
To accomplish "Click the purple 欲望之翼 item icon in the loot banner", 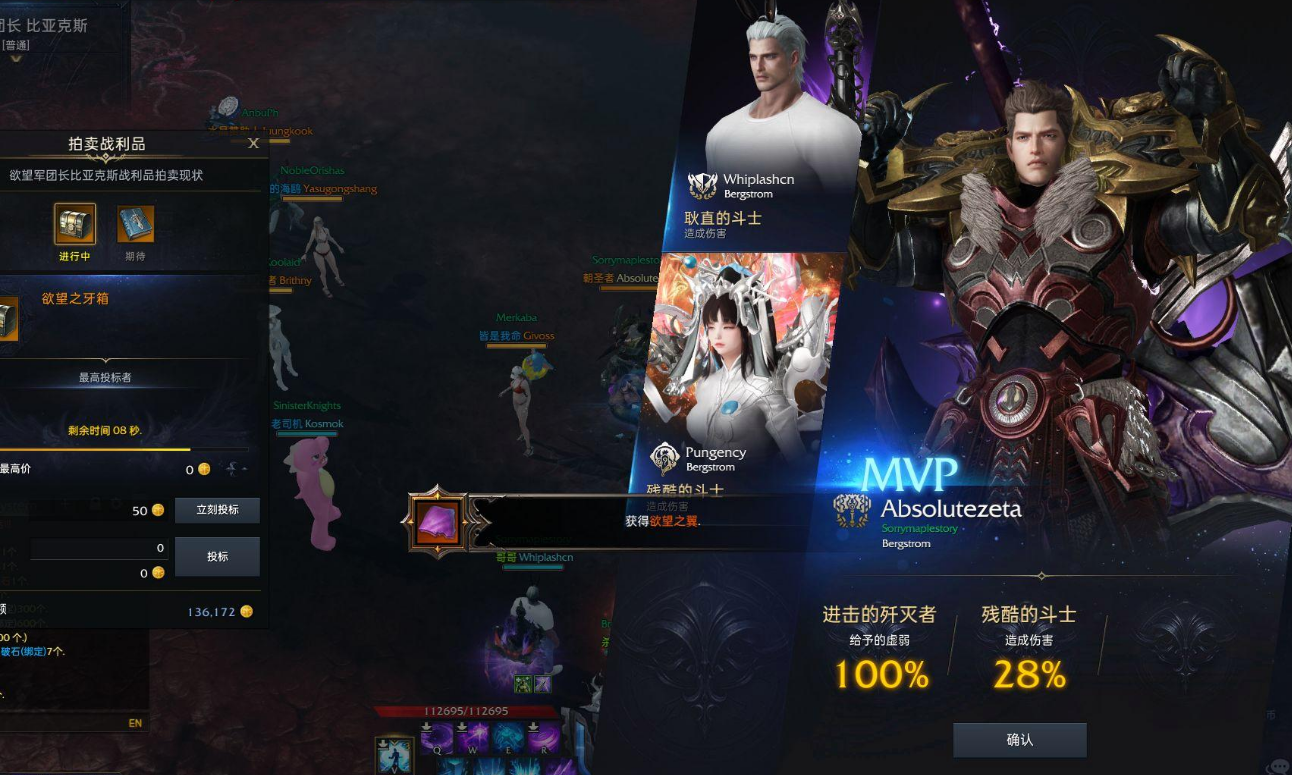I will click(438, 522).
